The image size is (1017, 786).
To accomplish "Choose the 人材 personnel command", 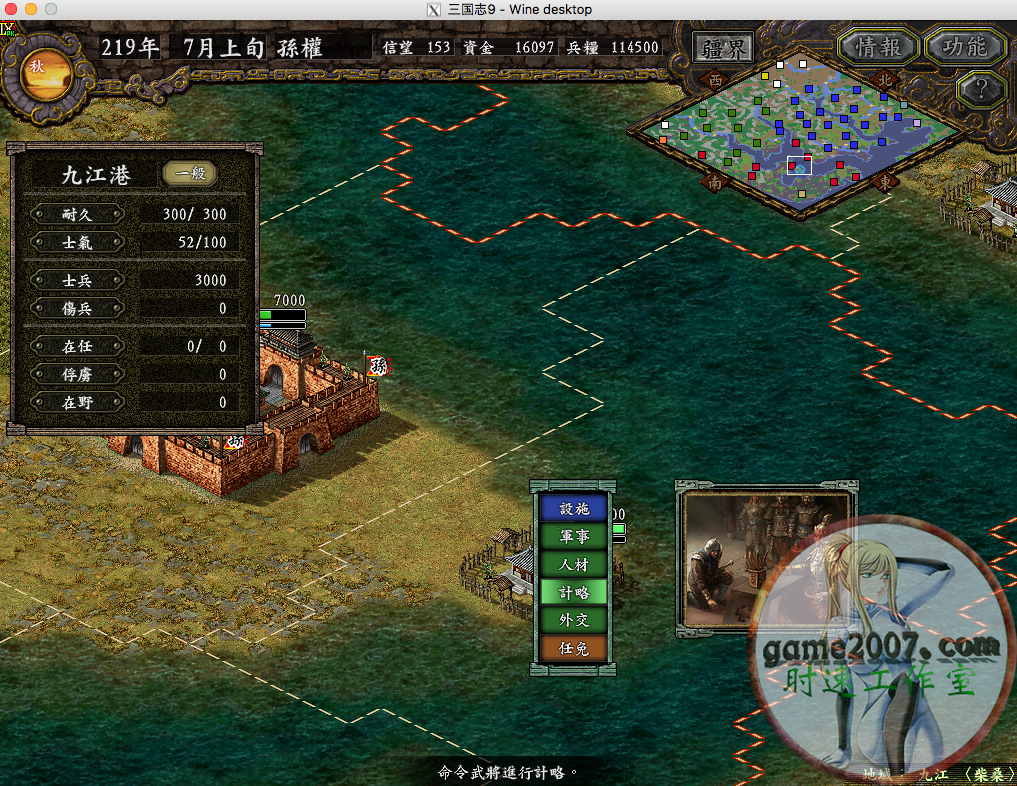I will tap(574, 564).
